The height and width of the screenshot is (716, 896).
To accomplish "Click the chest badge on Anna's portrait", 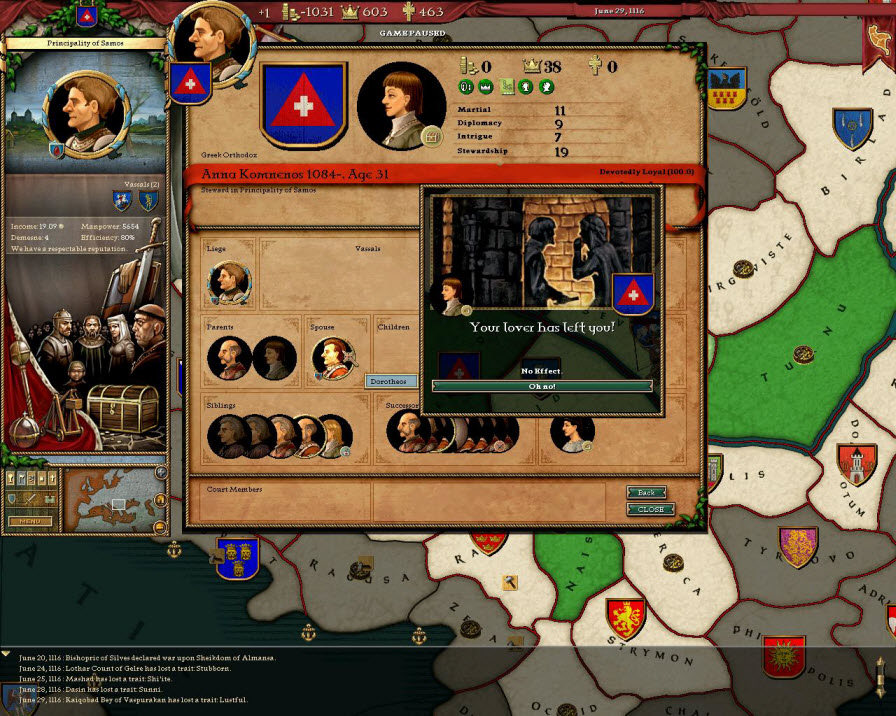I will coord(433,136).
